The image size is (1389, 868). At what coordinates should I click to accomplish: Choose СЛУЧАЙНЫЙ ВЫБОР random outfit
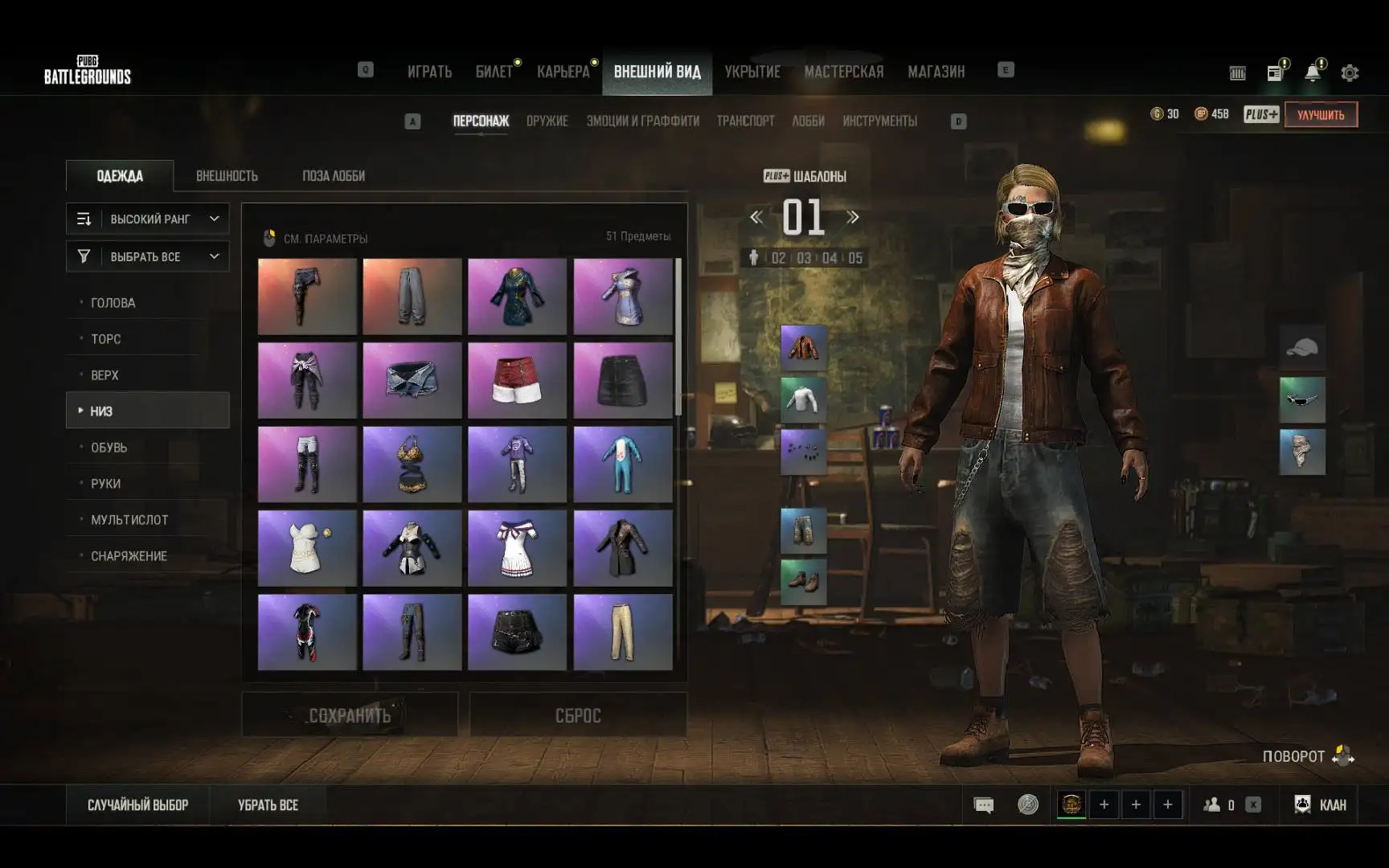137,805
